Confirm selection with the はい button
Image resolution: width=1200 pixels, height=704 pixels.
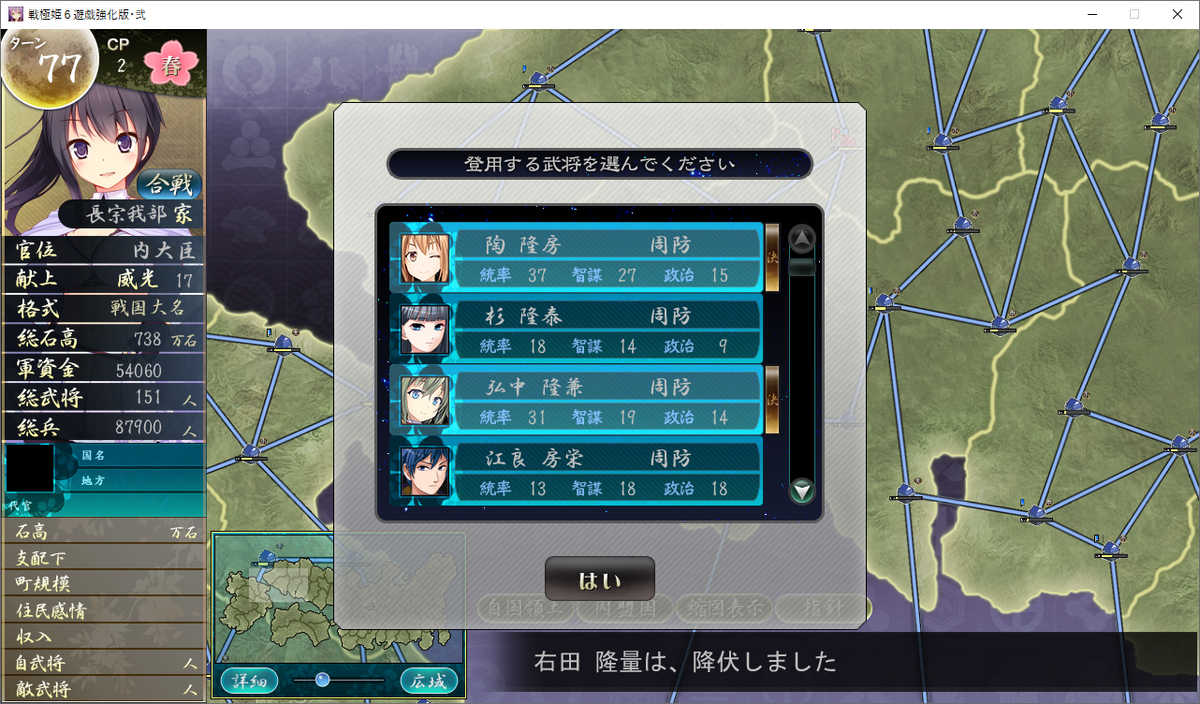click(x=599, y=579)
